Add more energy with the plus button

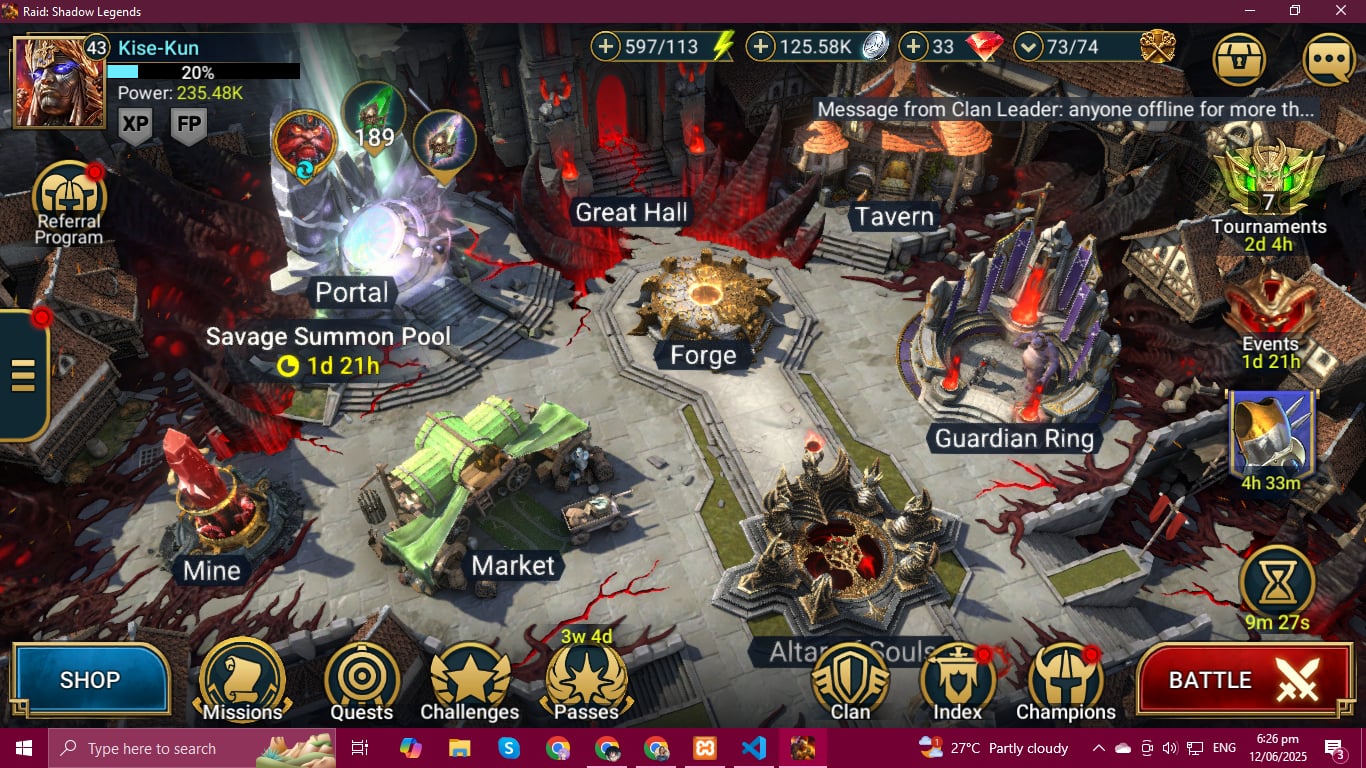click(606, 46)
